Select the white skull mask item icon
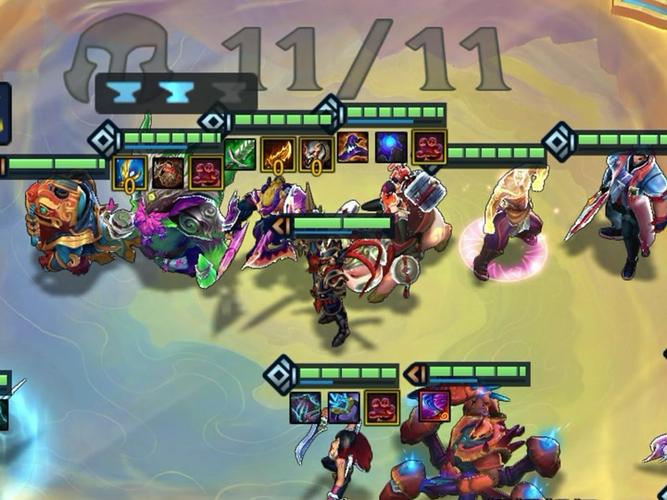The width and height of the screenshot is (667, 500). point(315,155)
